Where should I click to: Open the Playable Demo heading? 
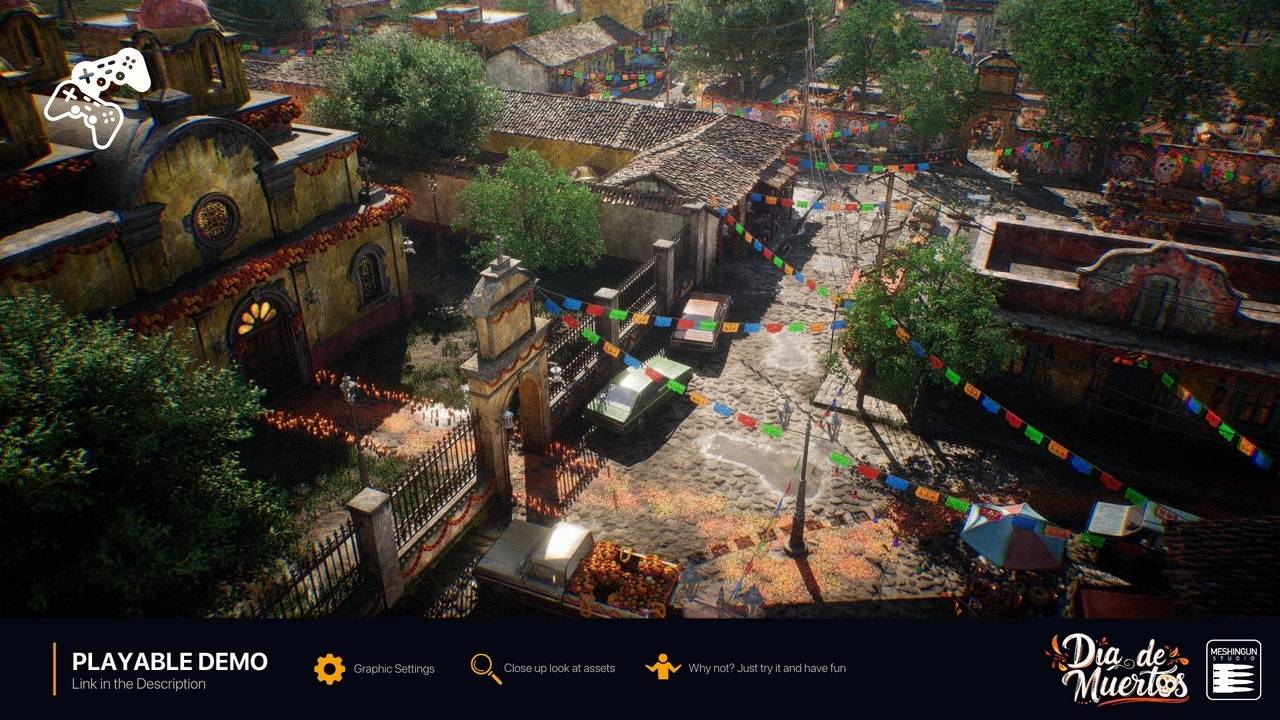[x=170, y=661]
